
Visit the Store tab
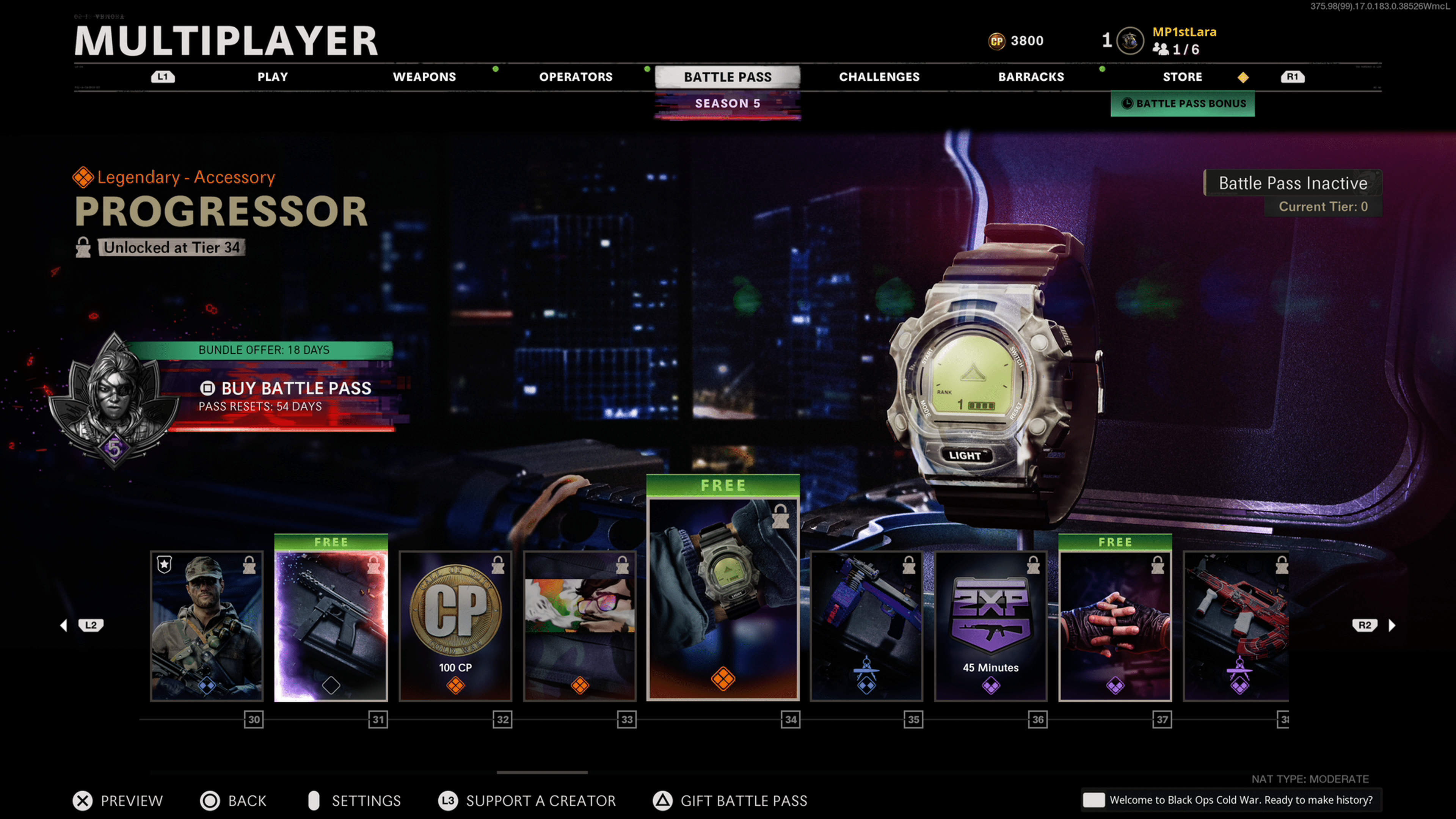[x=1182, y=77]
